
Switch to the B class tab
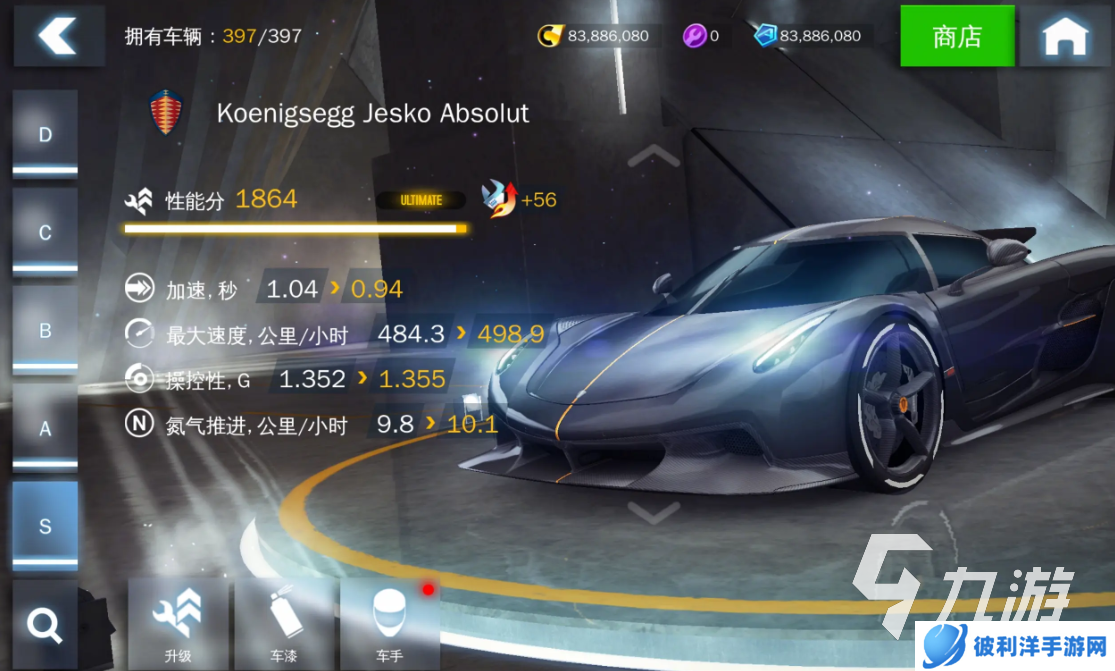tap(45, 331)
